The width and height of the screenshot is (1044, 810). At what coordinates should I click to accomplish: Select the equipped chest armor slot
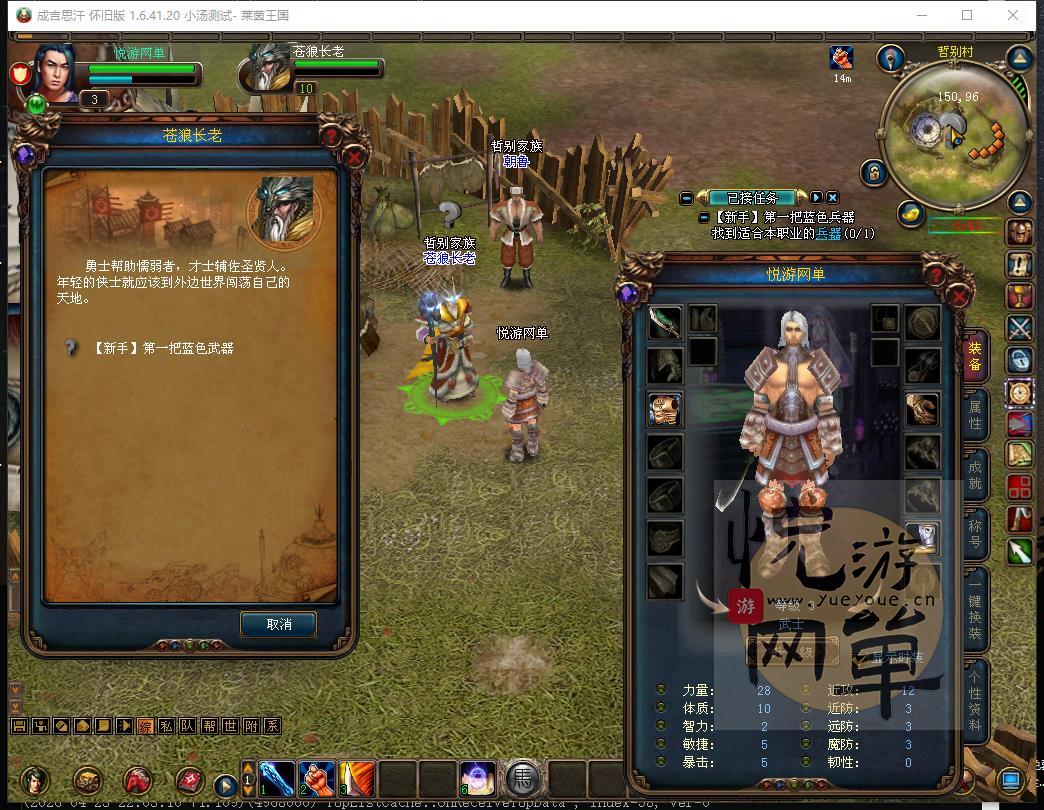pos(664,409)
